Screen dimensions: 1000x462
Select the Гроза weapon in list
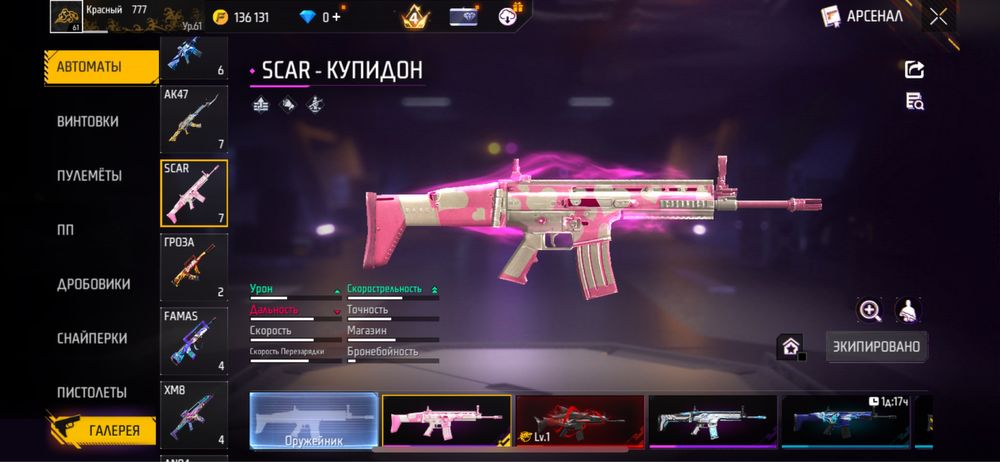click(194, 267)
